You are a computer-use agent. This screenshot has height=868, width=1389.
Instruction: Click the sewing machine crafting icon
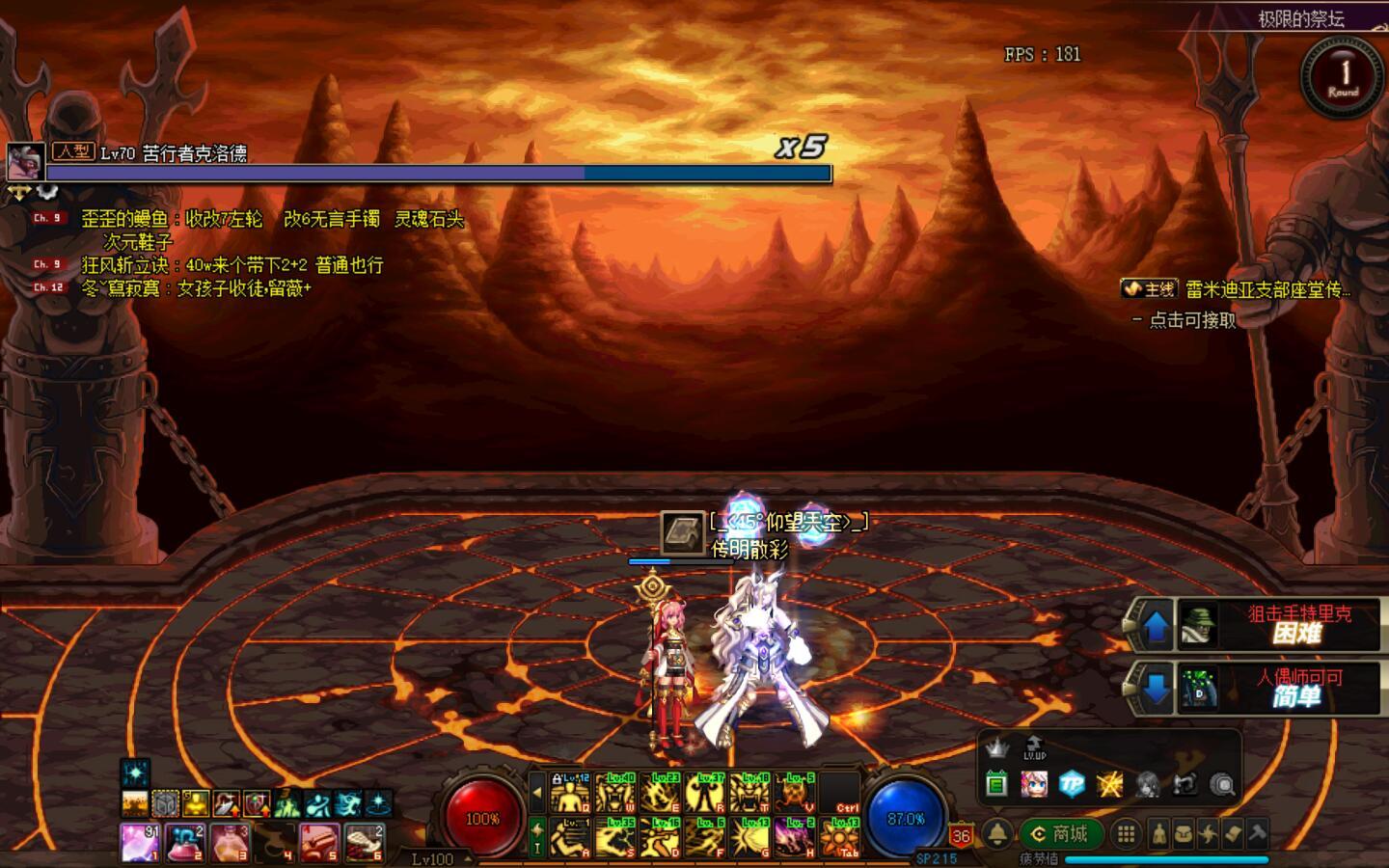[1184, 785]
